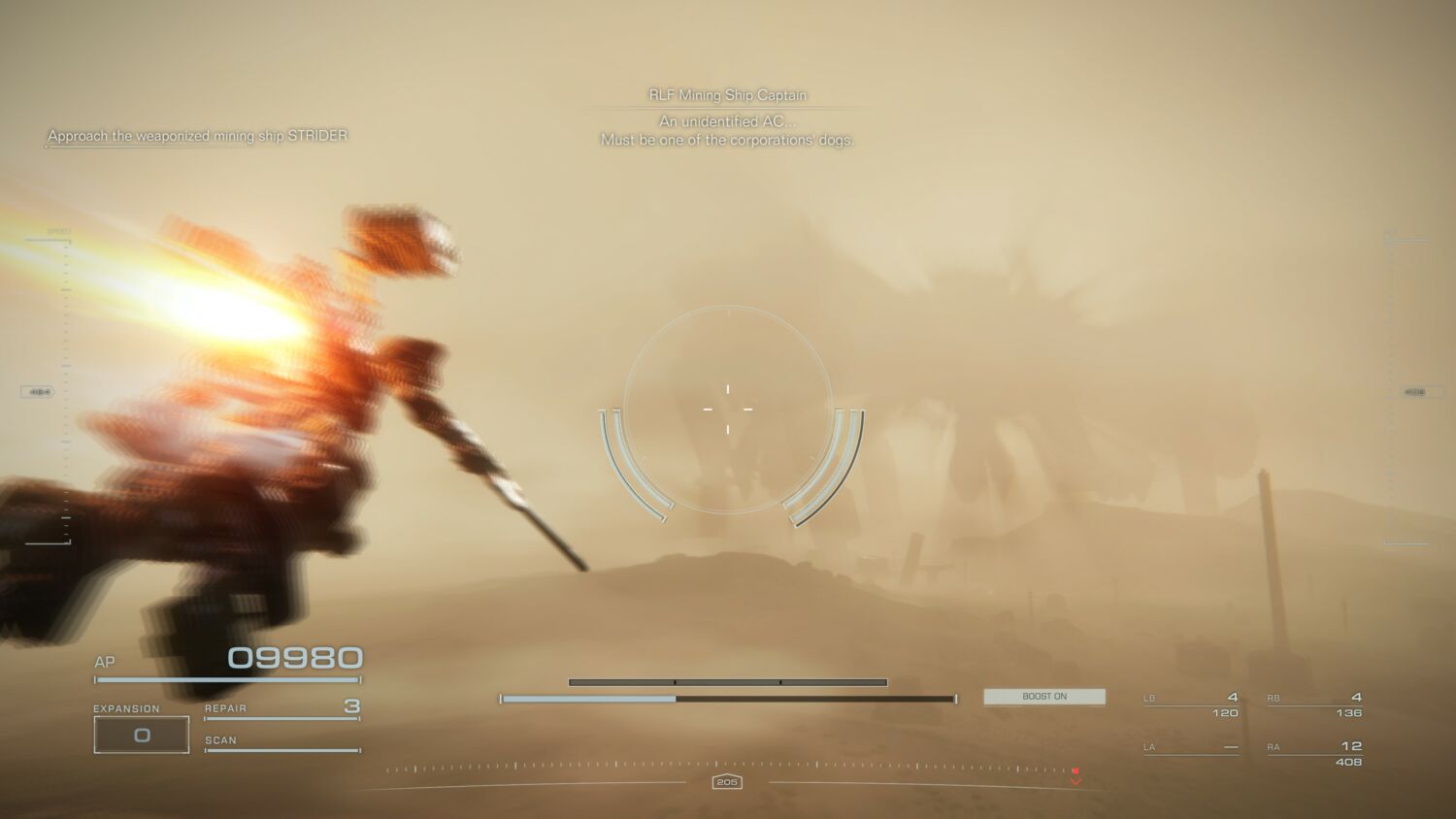Viewport: 1456px width, 819px height.
Task: Expand the RLF Mining Ship Captain dialogue
Action: (x=727, y=94)
